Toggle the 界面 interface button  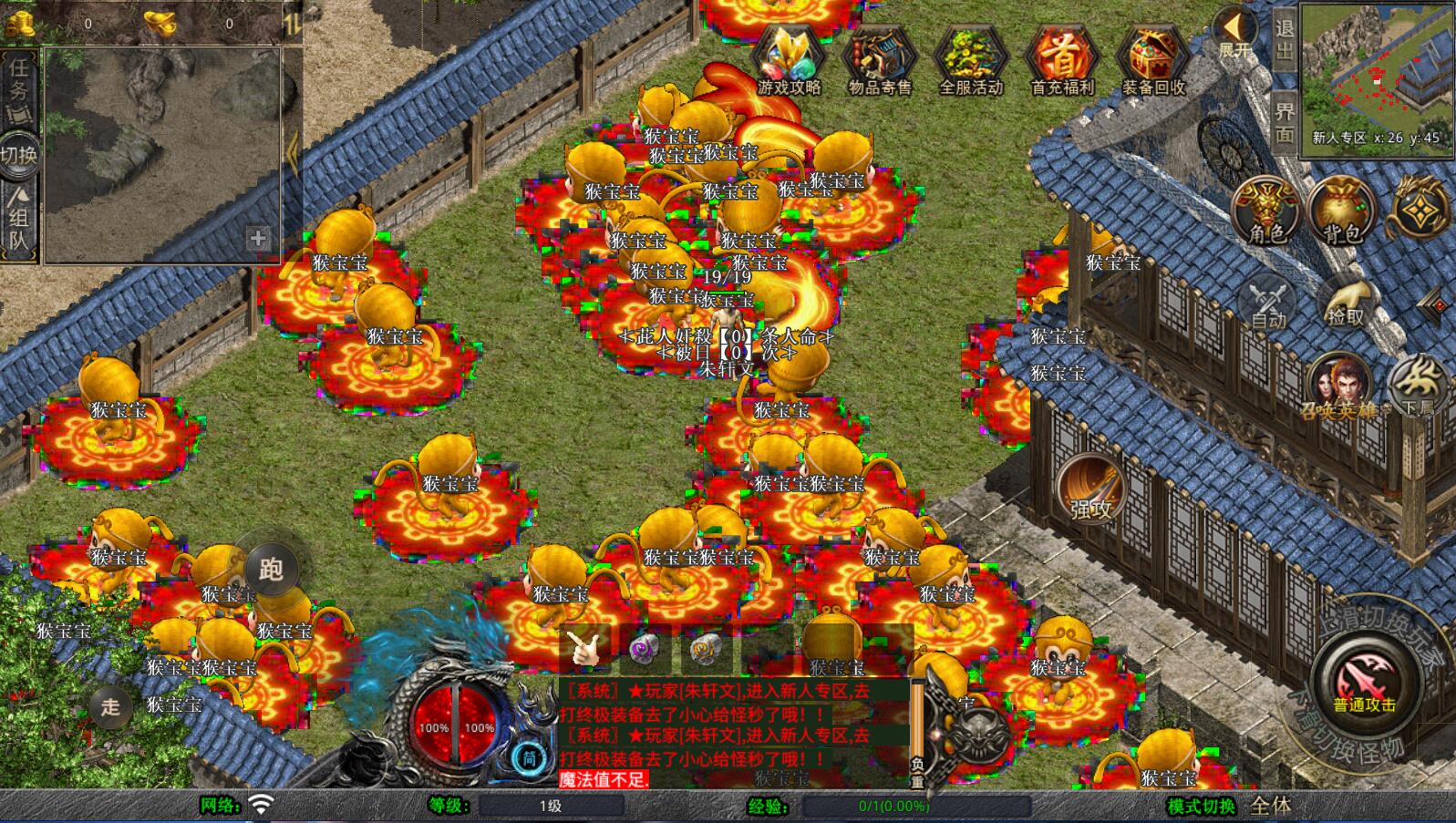[1285, 123]
